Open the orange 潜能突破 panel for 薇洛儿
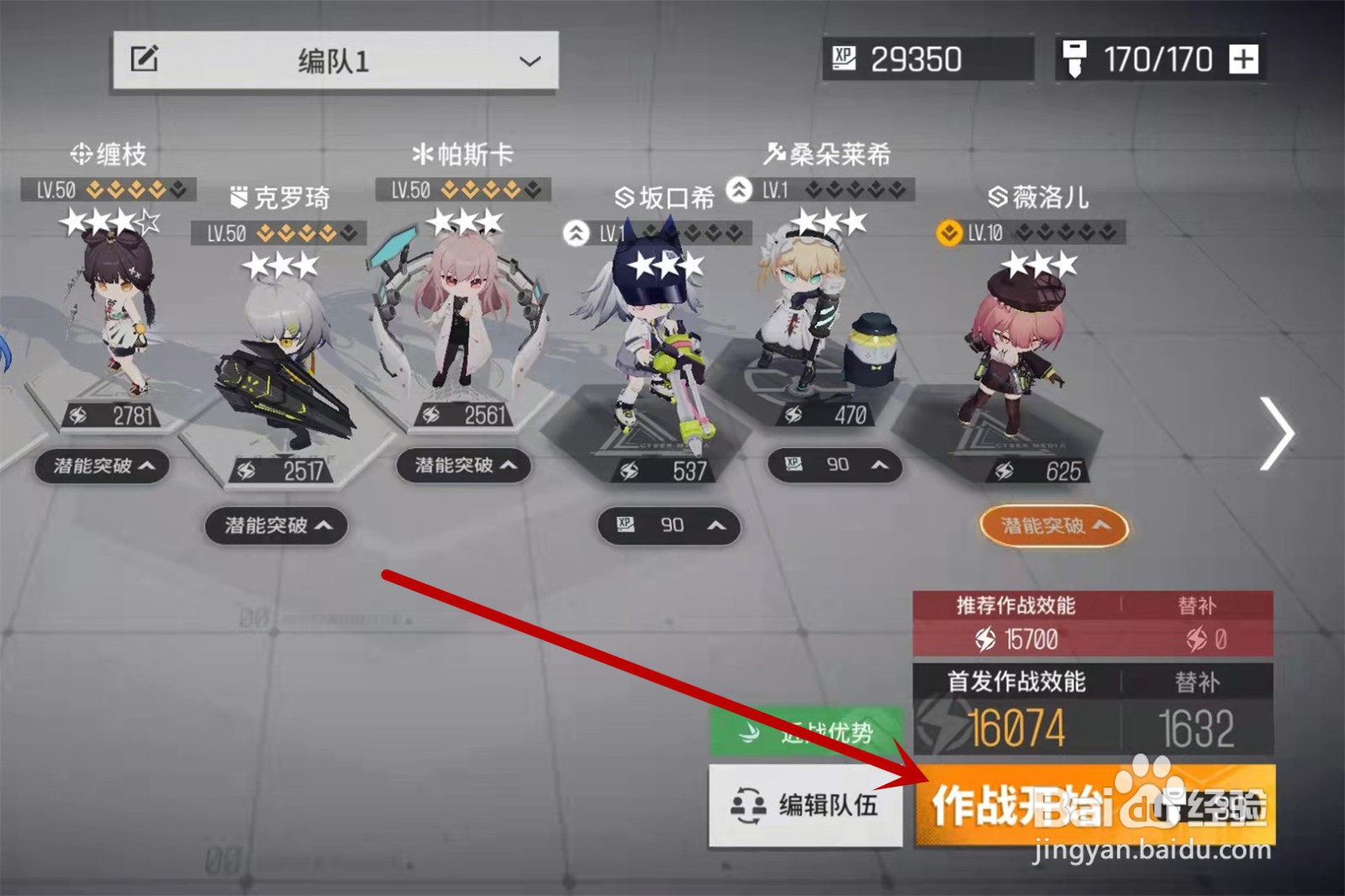The image size is (1345, 896). click(x=1053, y=527)
